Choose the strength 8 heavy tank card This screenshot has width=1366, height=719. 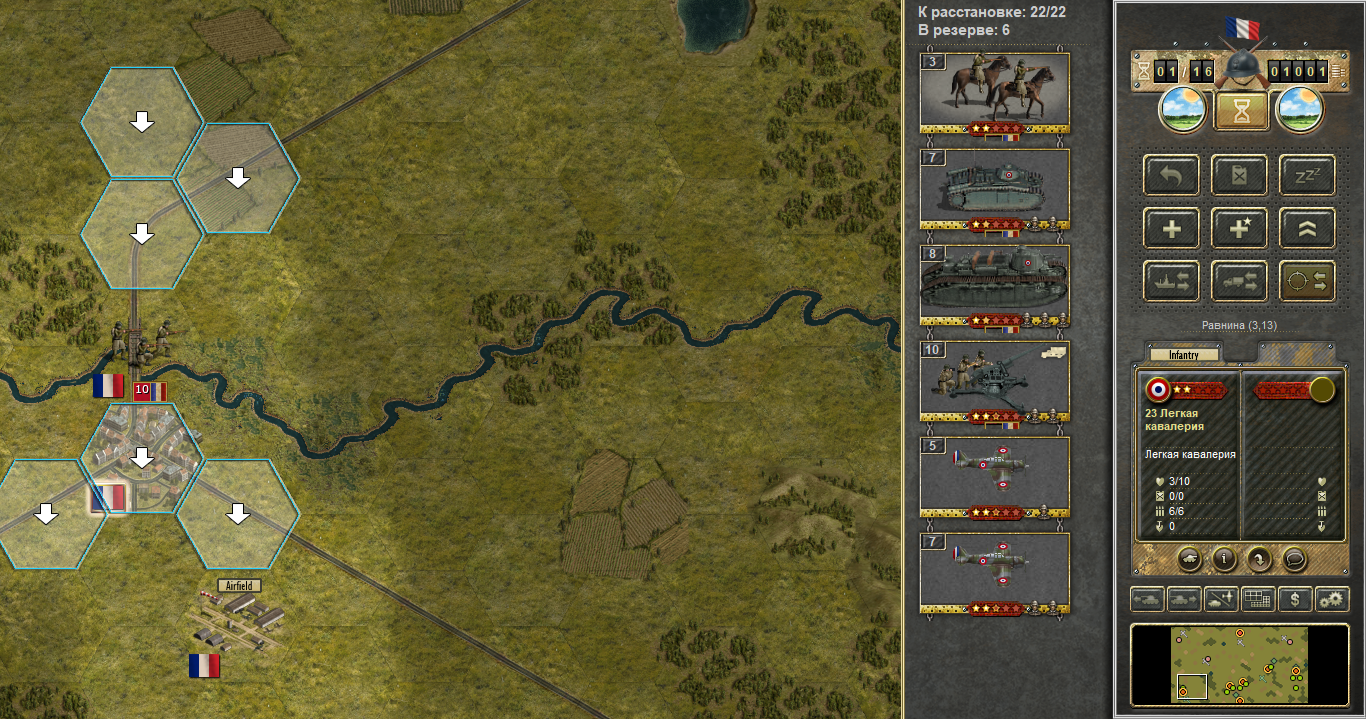coord(994,283)
